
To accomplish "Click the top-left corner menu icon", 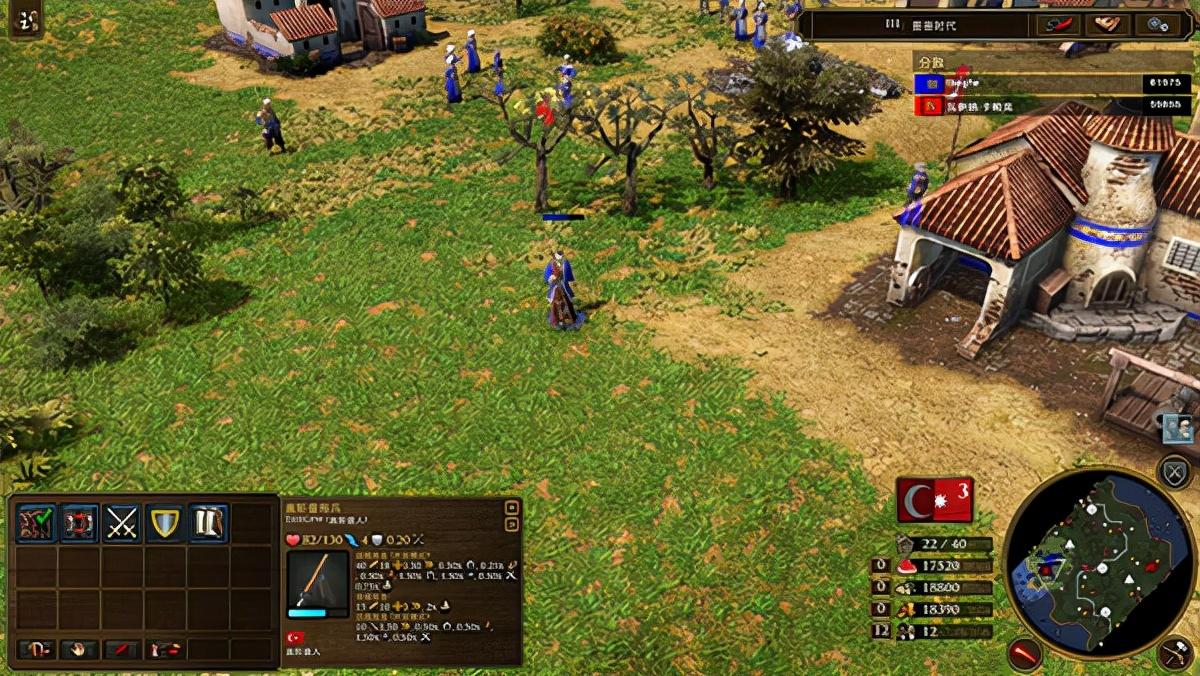I will coord(26,20).
